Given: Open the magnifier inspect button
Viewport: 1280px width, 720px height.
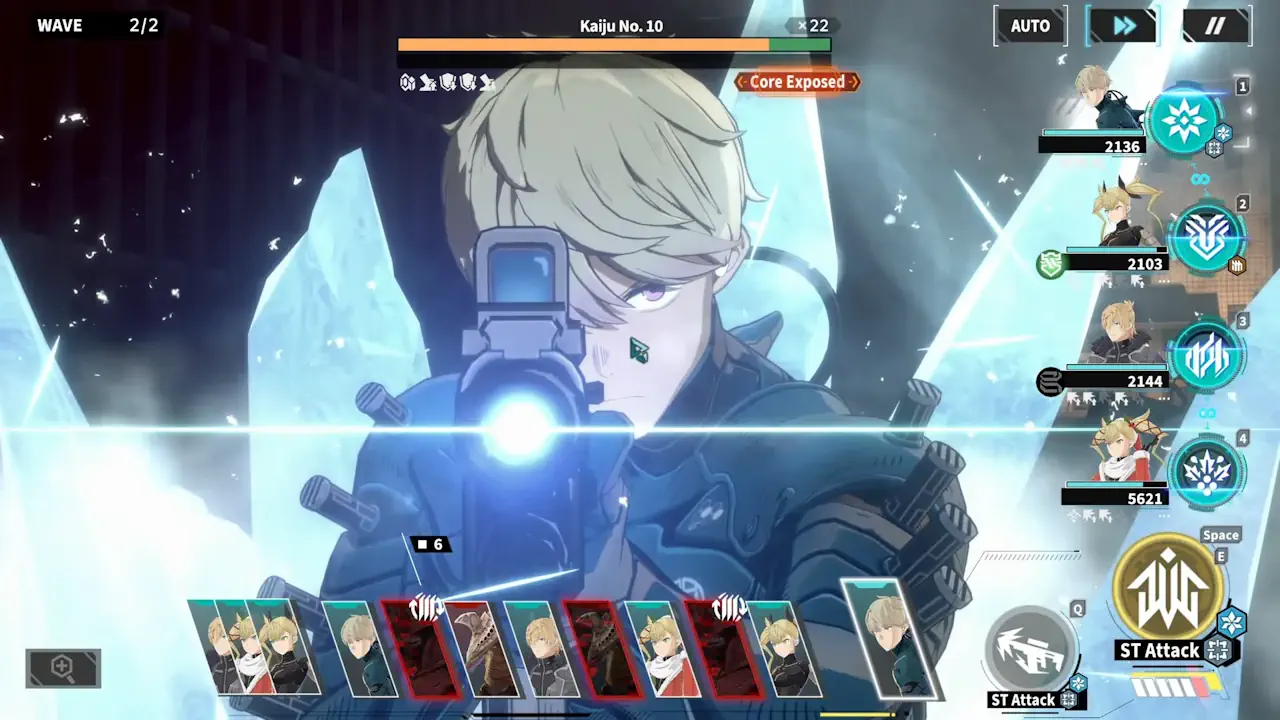Looking at the screenshot, I should pyautogui.click(x=63, y=668).
